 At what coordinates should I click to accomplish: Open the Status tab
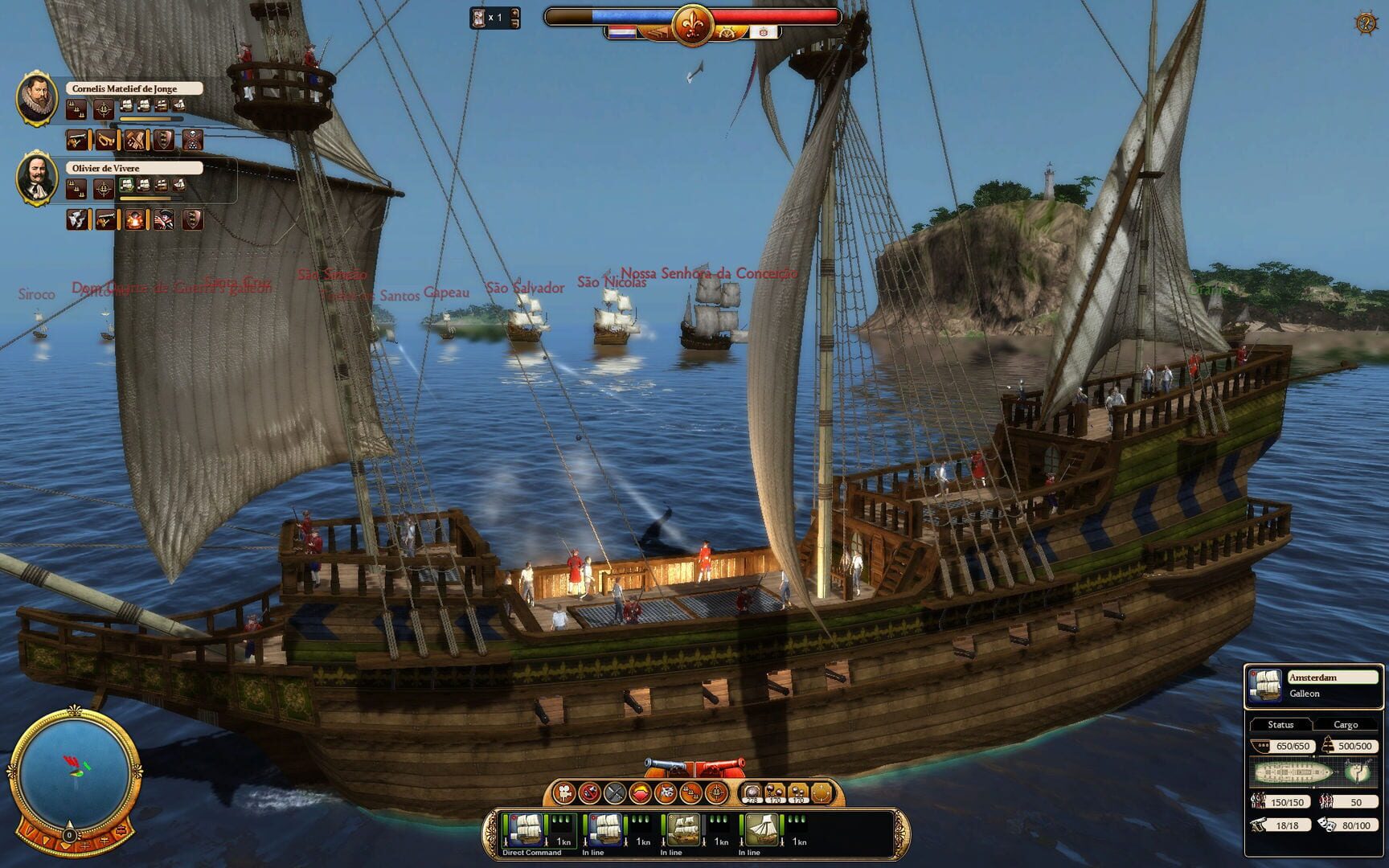tap(1280, 724)
